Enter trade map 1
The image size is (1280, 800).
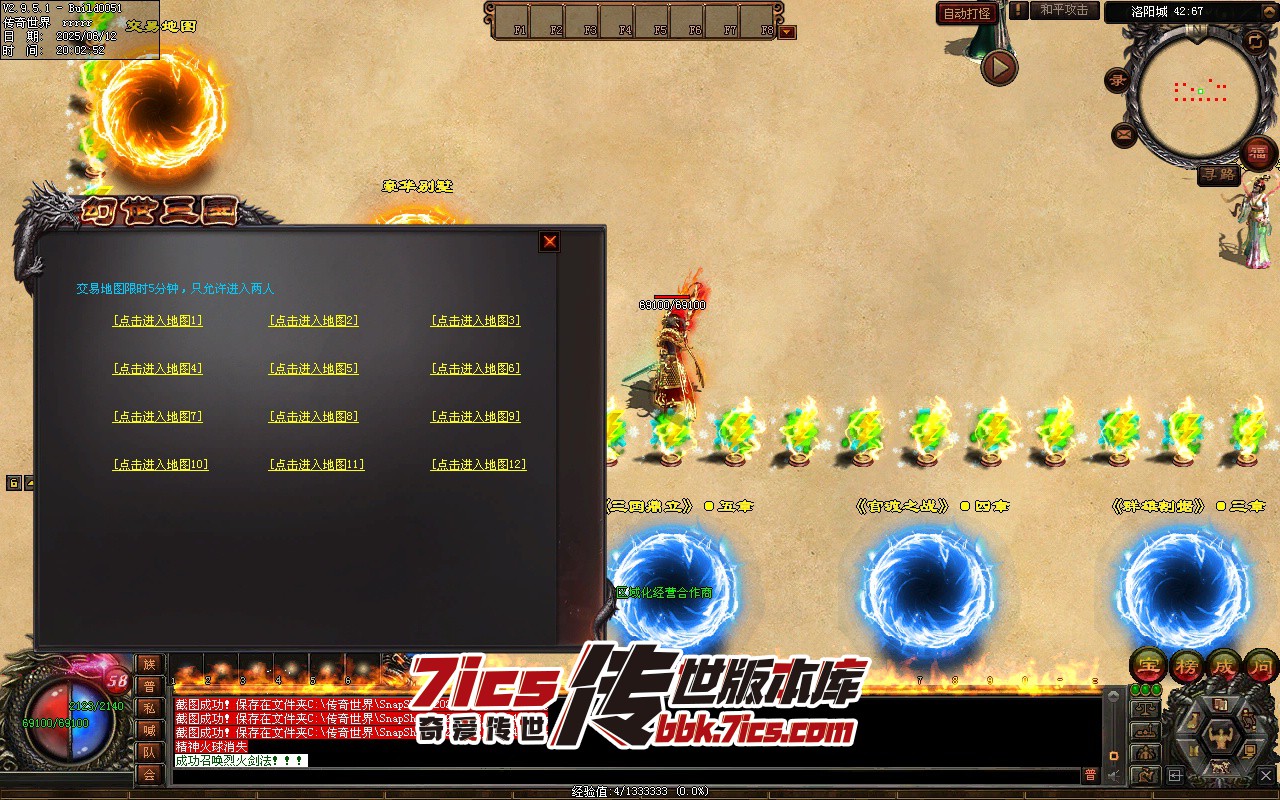157,321
